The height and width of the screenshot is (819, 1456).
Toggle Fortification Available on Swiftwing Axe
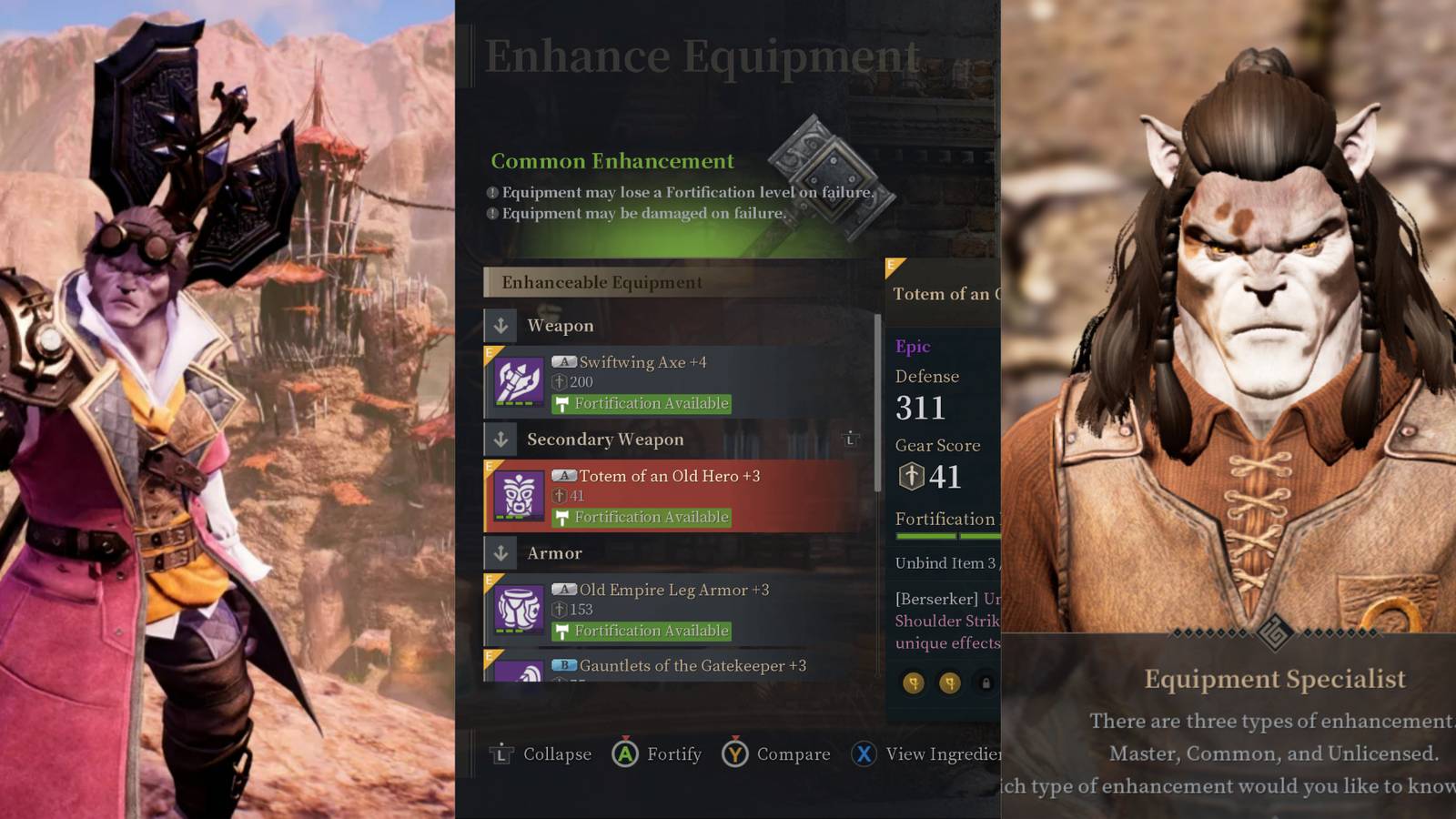pyautogui.click(x=641, y=403)
